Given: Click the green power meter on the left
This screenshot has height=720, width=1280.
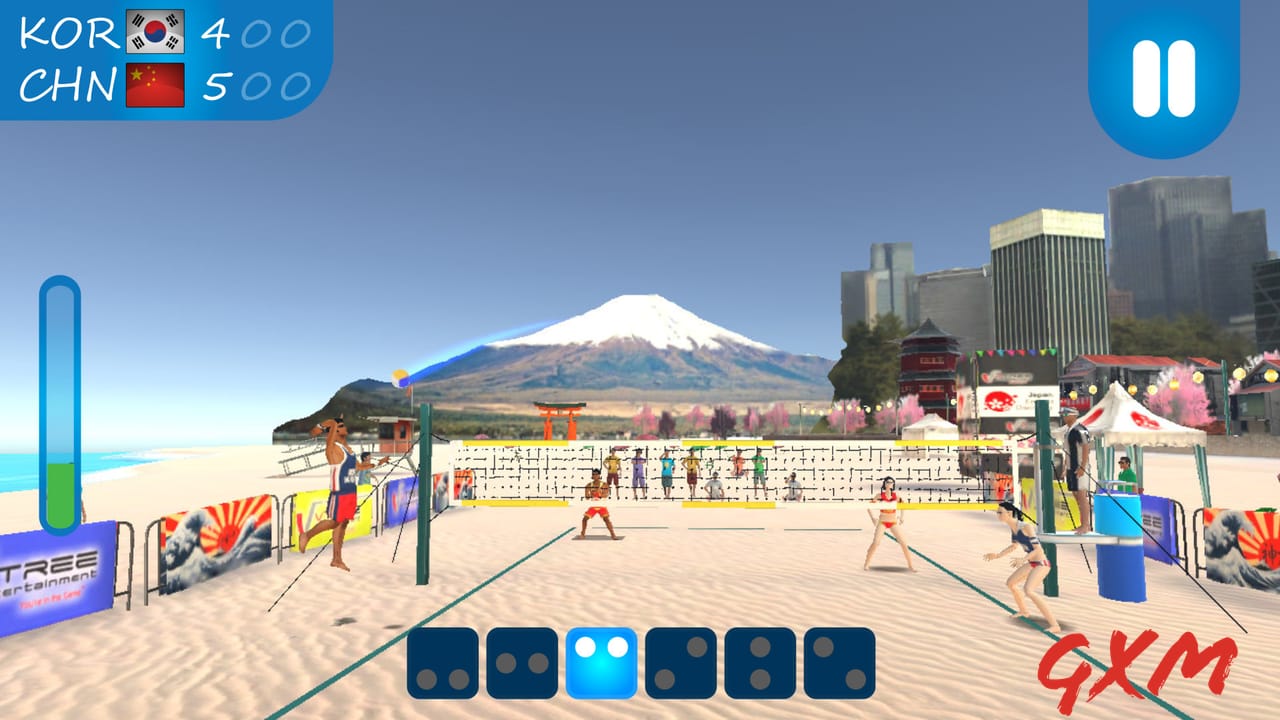Looking at the screenshot, I should coord(58,490).
